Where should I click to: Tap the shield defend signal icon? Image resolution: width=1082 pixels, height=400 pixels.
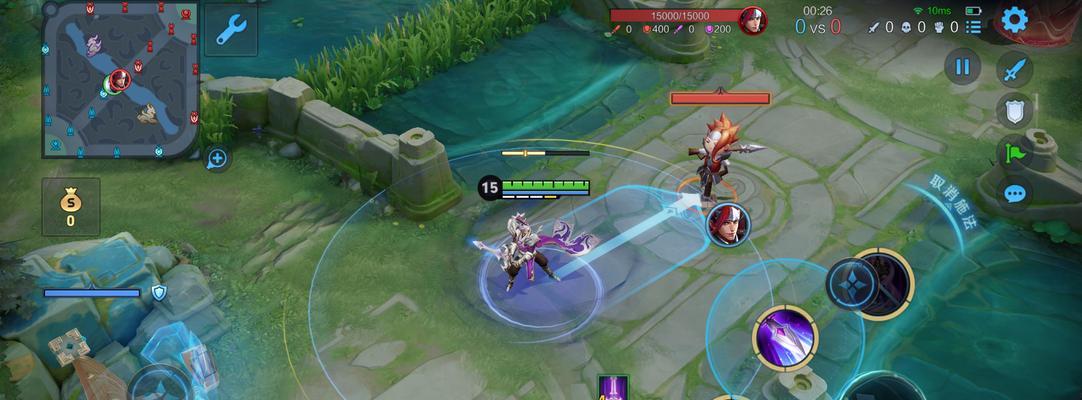point(1014,111)
